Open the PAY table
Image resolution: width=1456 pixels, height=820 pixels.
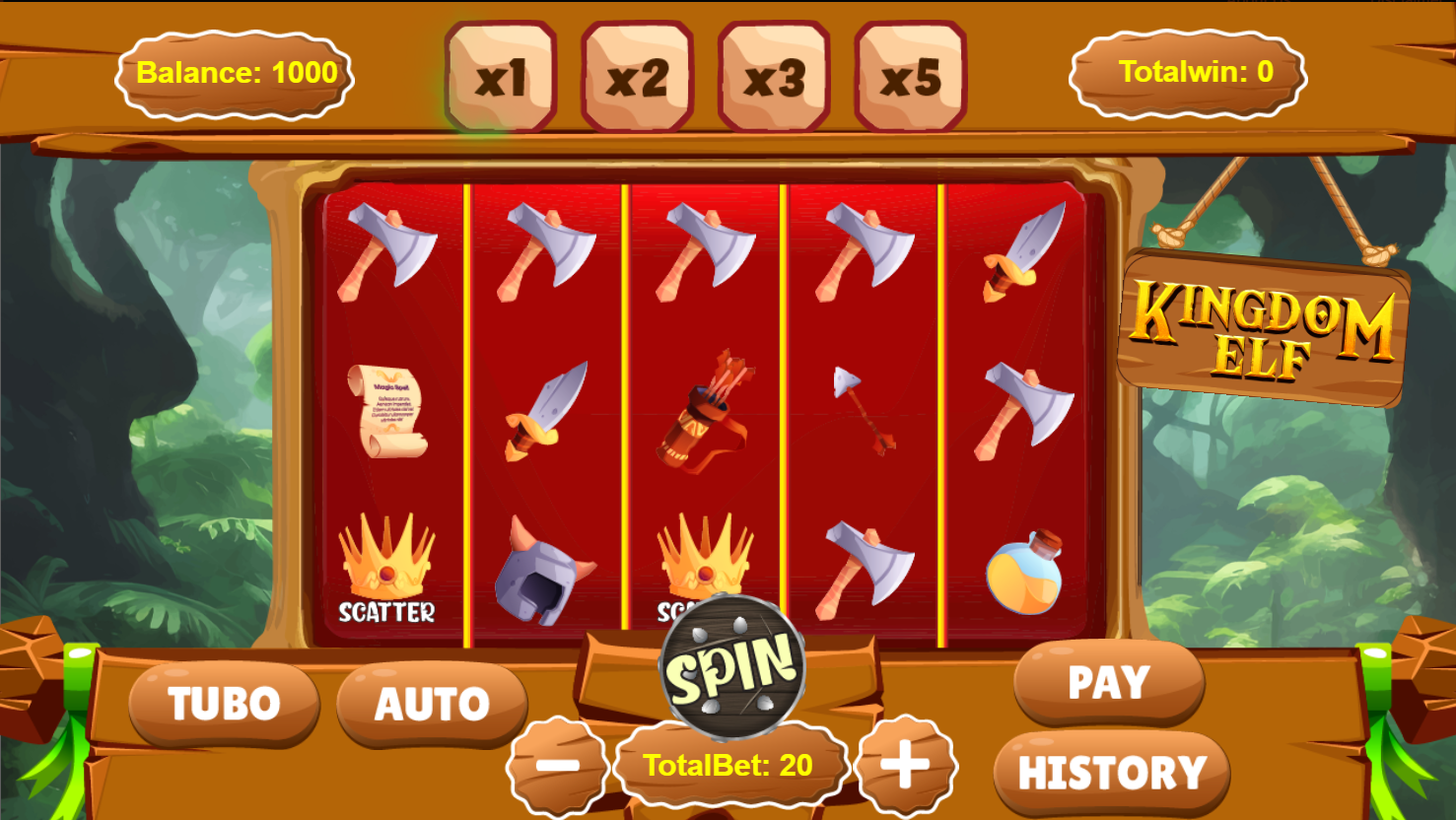(1109, 682)
